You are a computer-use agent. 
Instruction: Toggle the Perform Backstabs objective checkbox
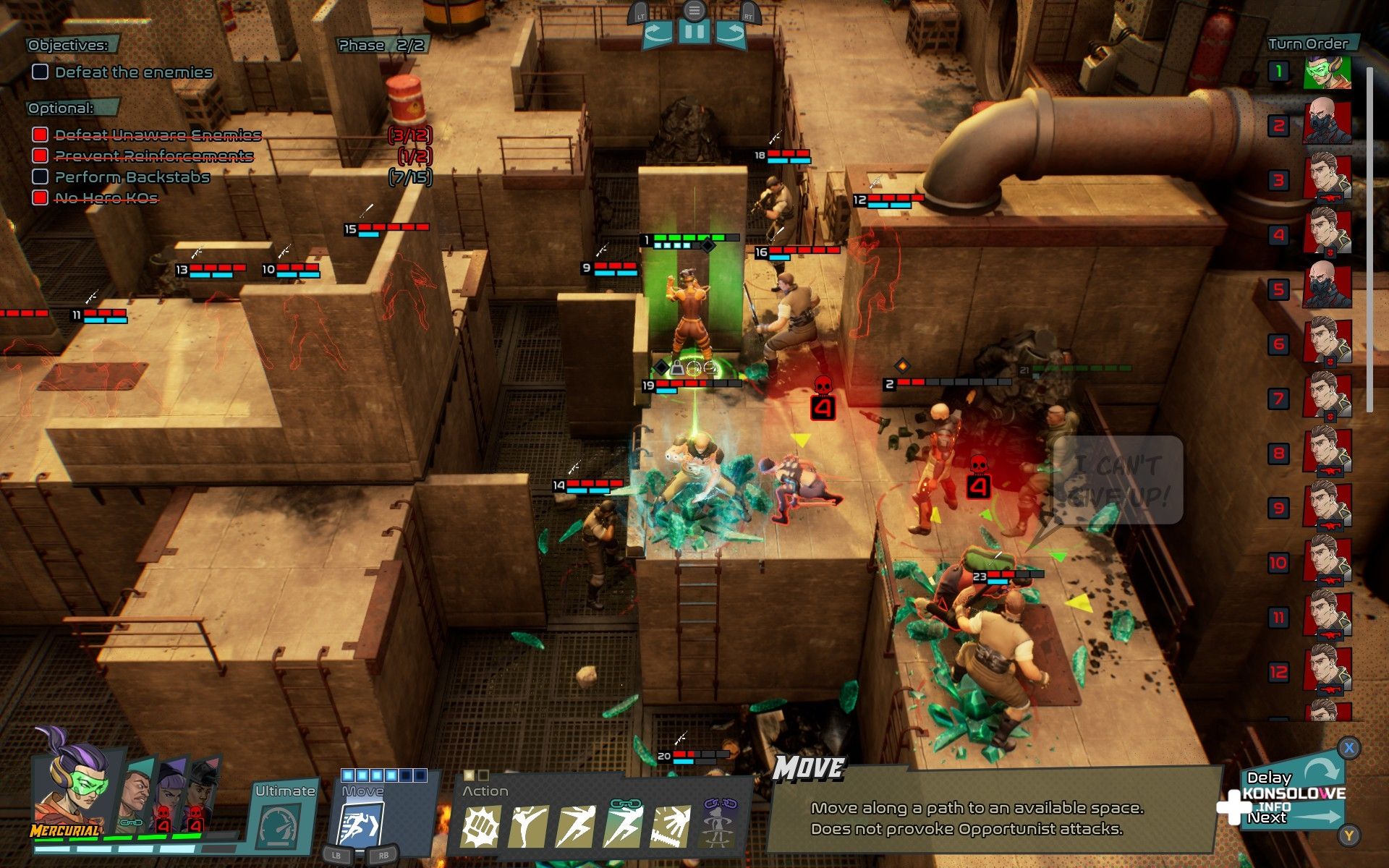point(41,176)
